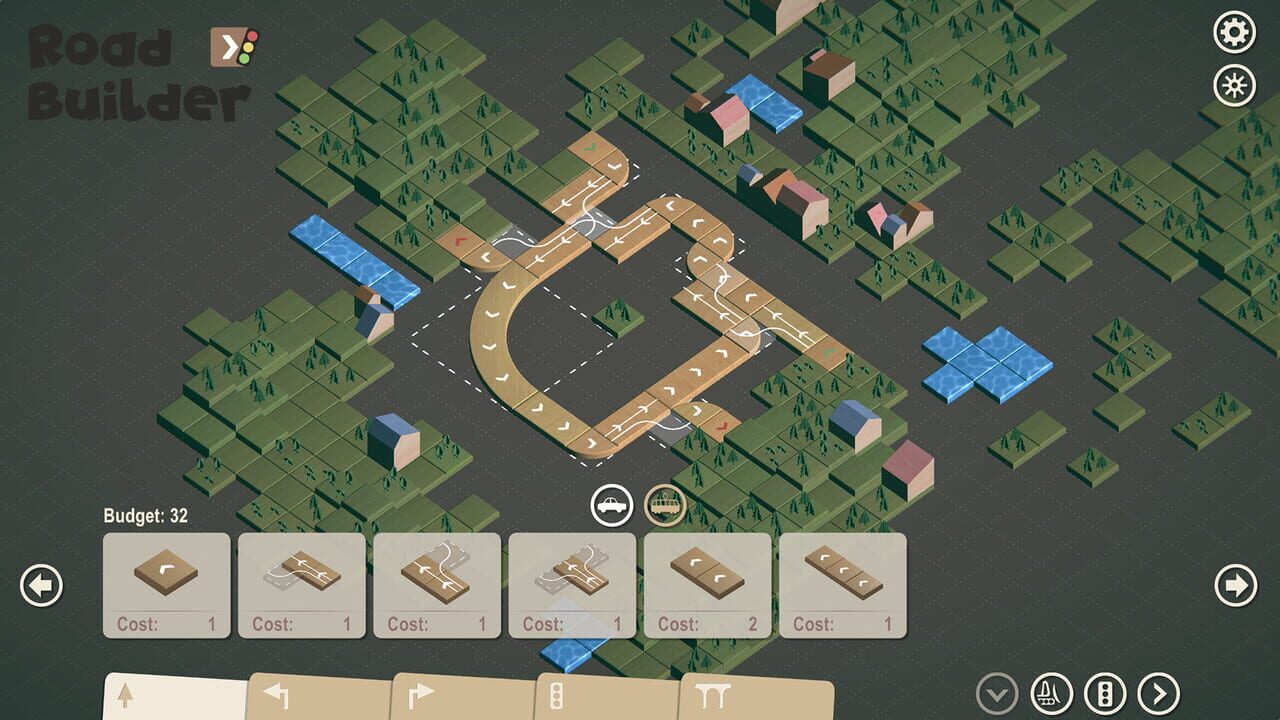
Task: Select the four-way intersection tile
Action: [571, 578]
